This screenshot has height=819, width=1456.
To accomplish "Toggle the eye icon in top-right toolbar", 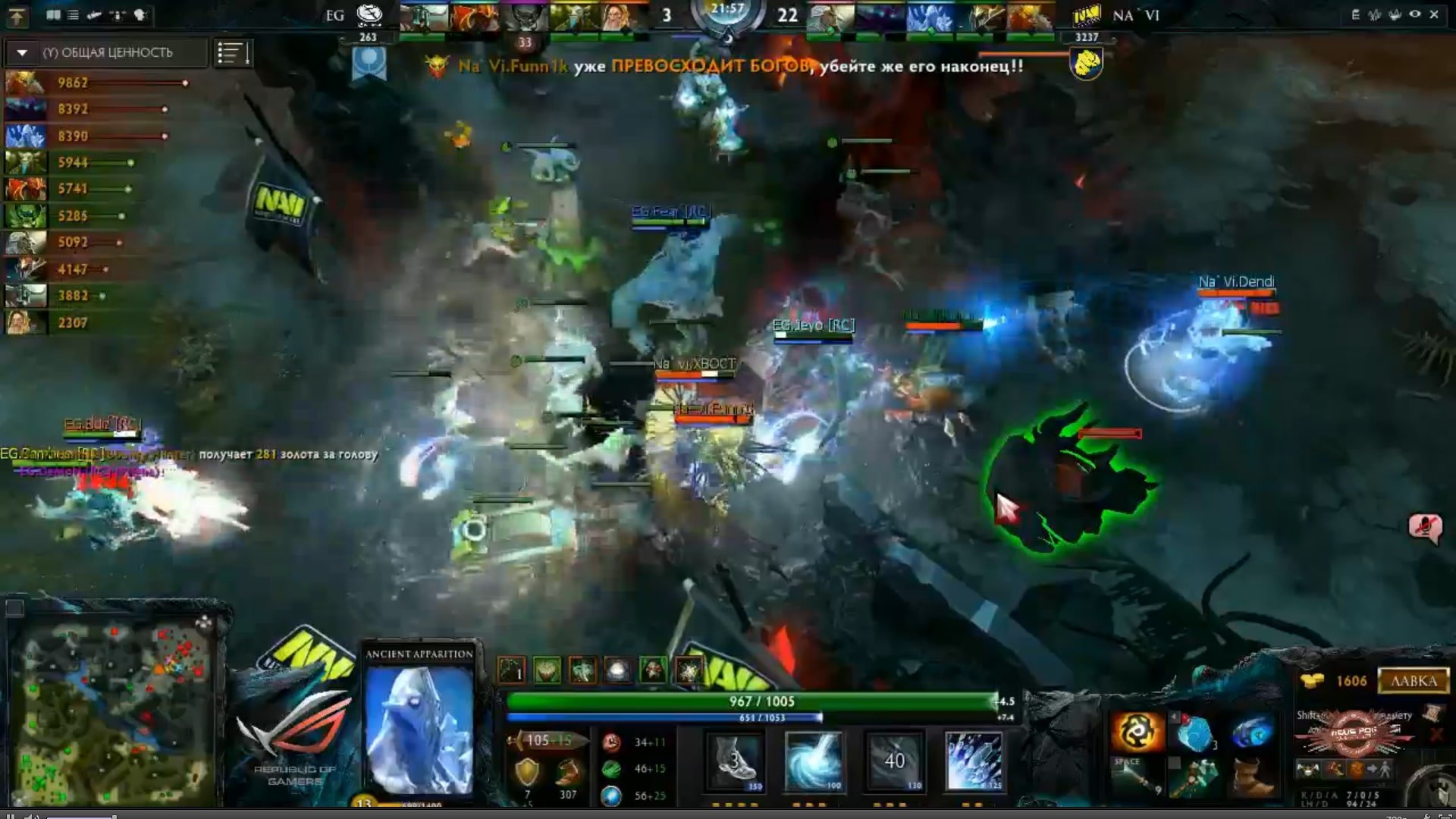I will tap(1414, 14).
